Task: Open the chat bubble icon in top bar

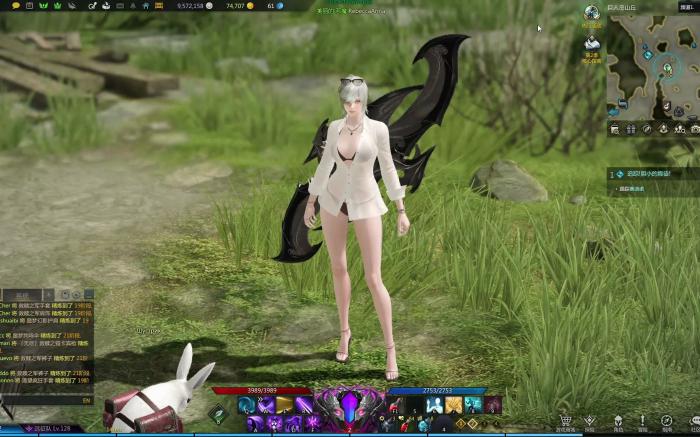Action: tap(15, 6)
